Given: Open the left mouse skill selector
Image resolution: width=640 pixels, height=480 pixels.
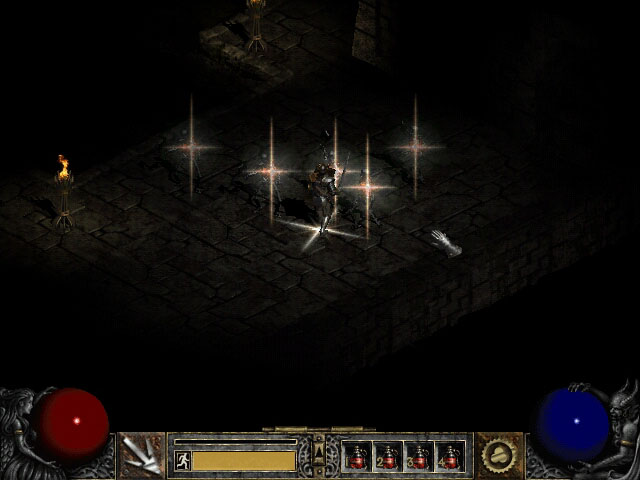Looking at the screenshot, I should [x=141, y=456].
